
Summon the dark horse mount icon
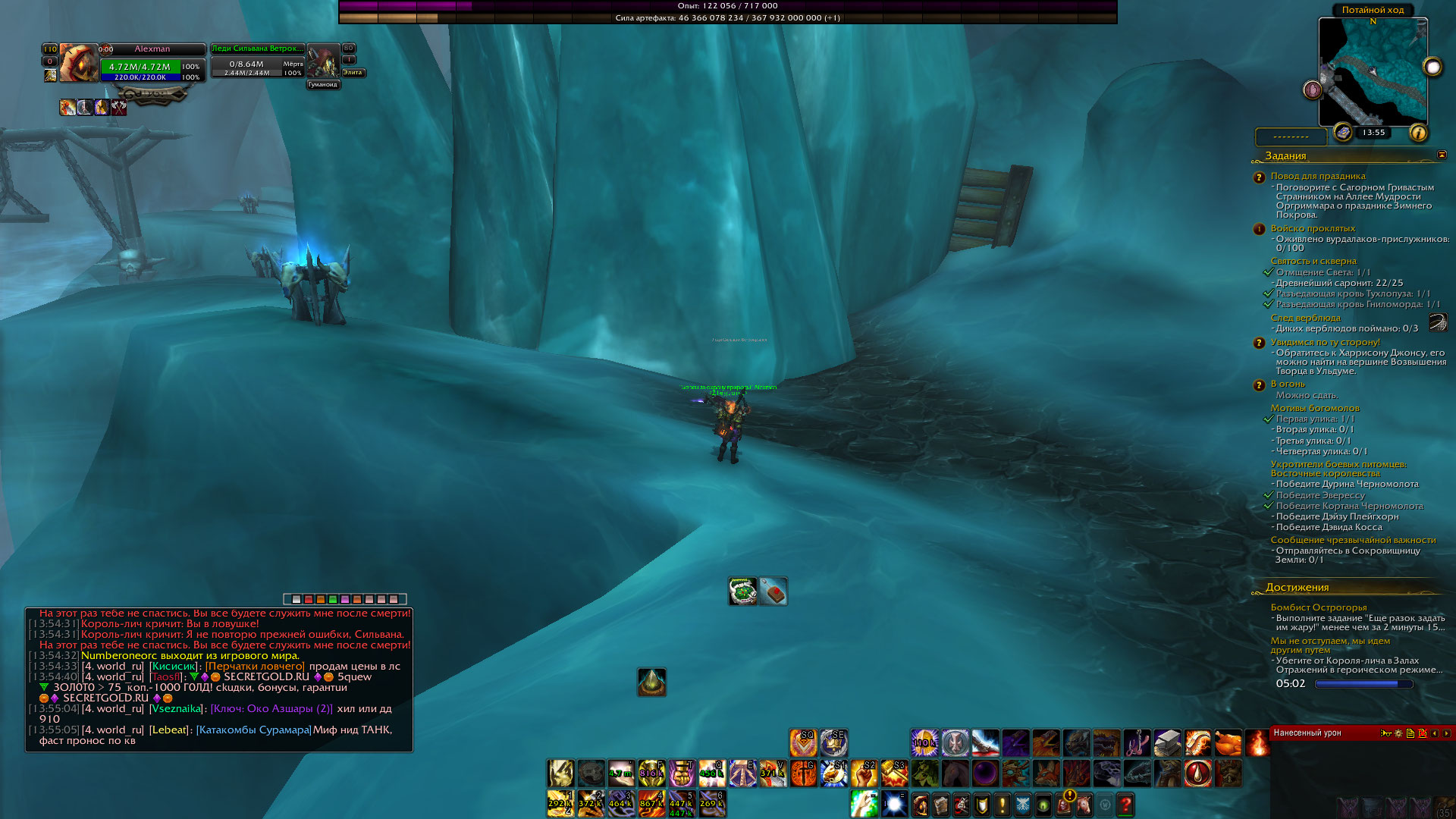tap(955, 773)
